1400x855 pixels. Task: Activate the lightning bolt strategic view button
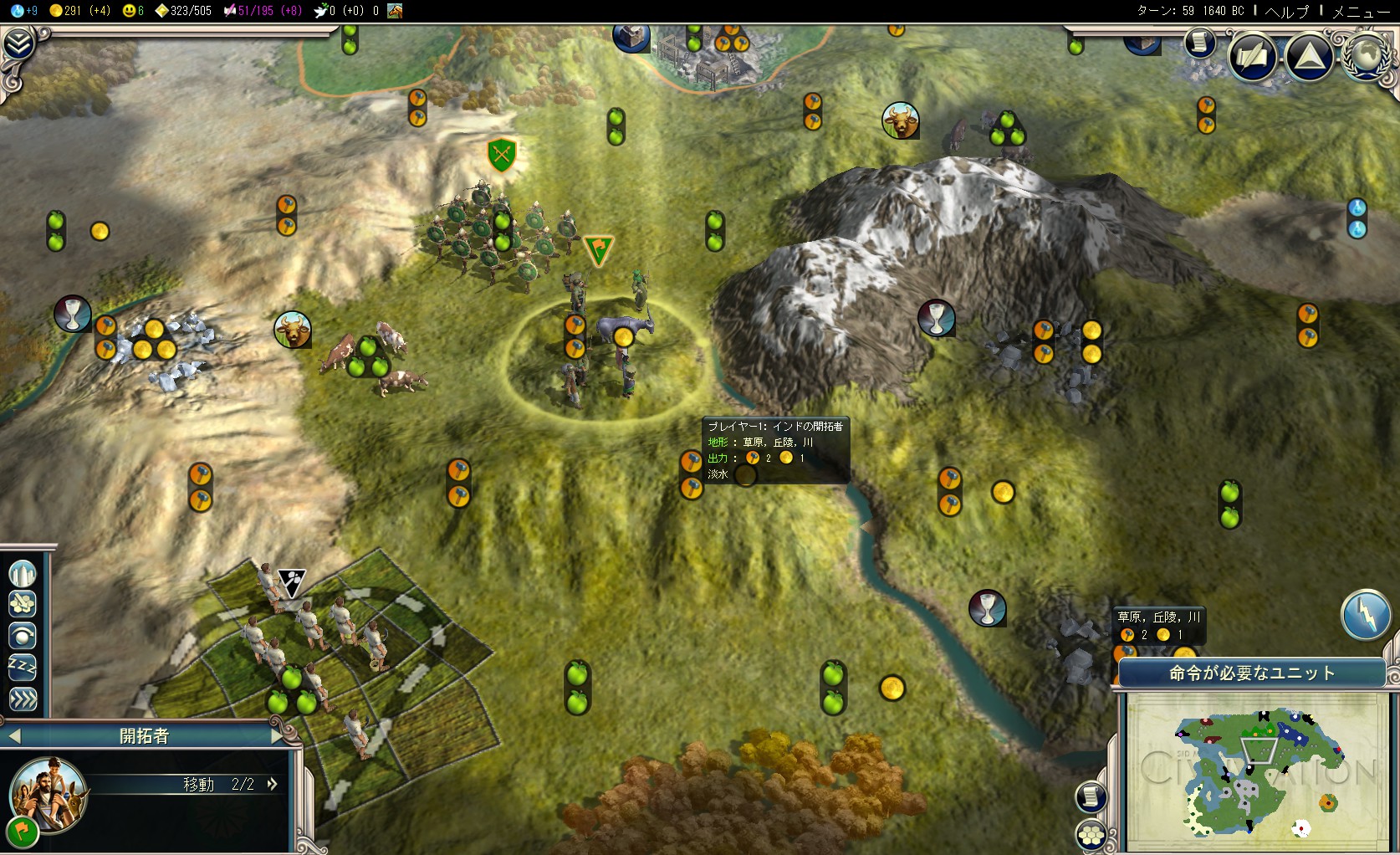[1365, 615]
